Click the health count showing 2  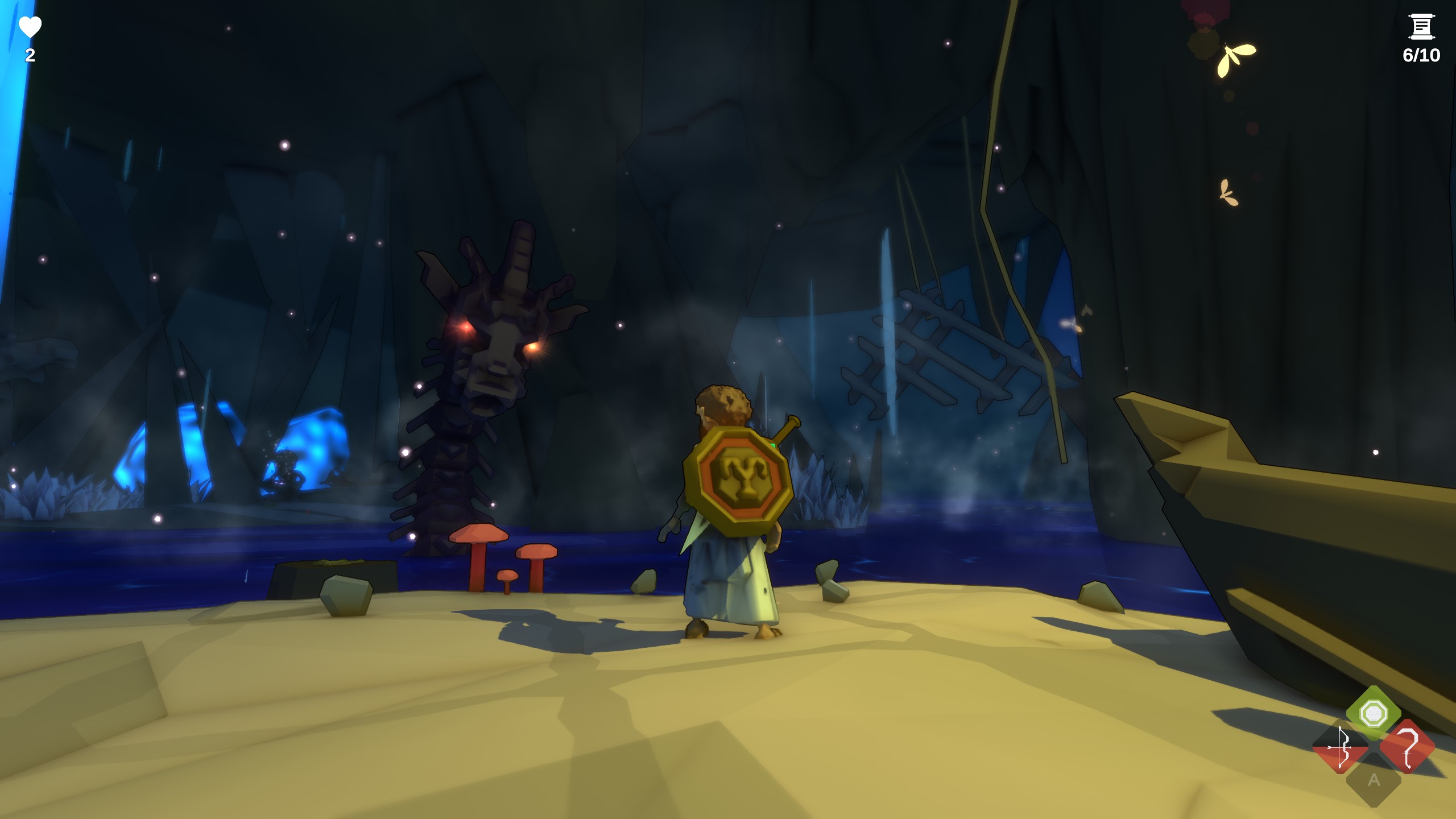pyautogui.click(x=30, y=56)
